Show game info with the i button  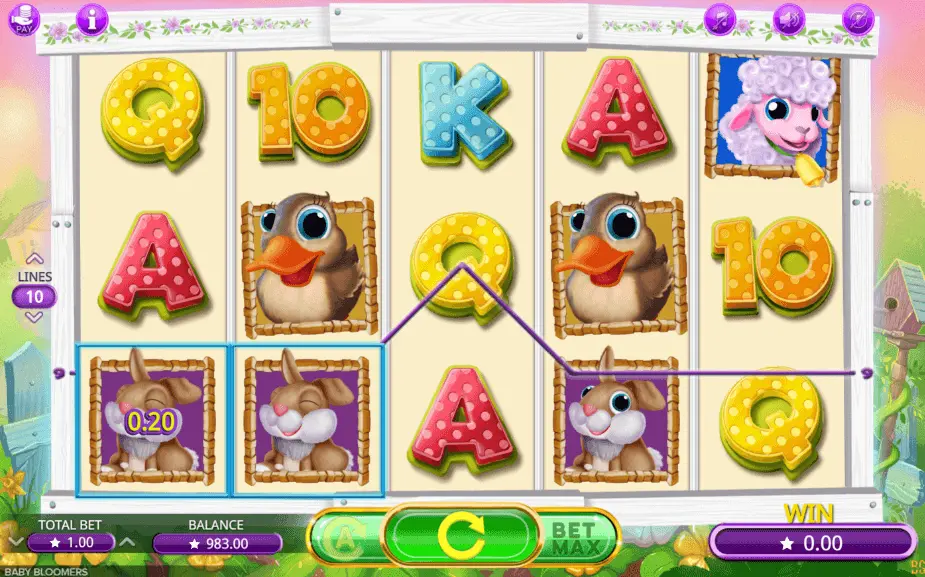click(93, 18)
